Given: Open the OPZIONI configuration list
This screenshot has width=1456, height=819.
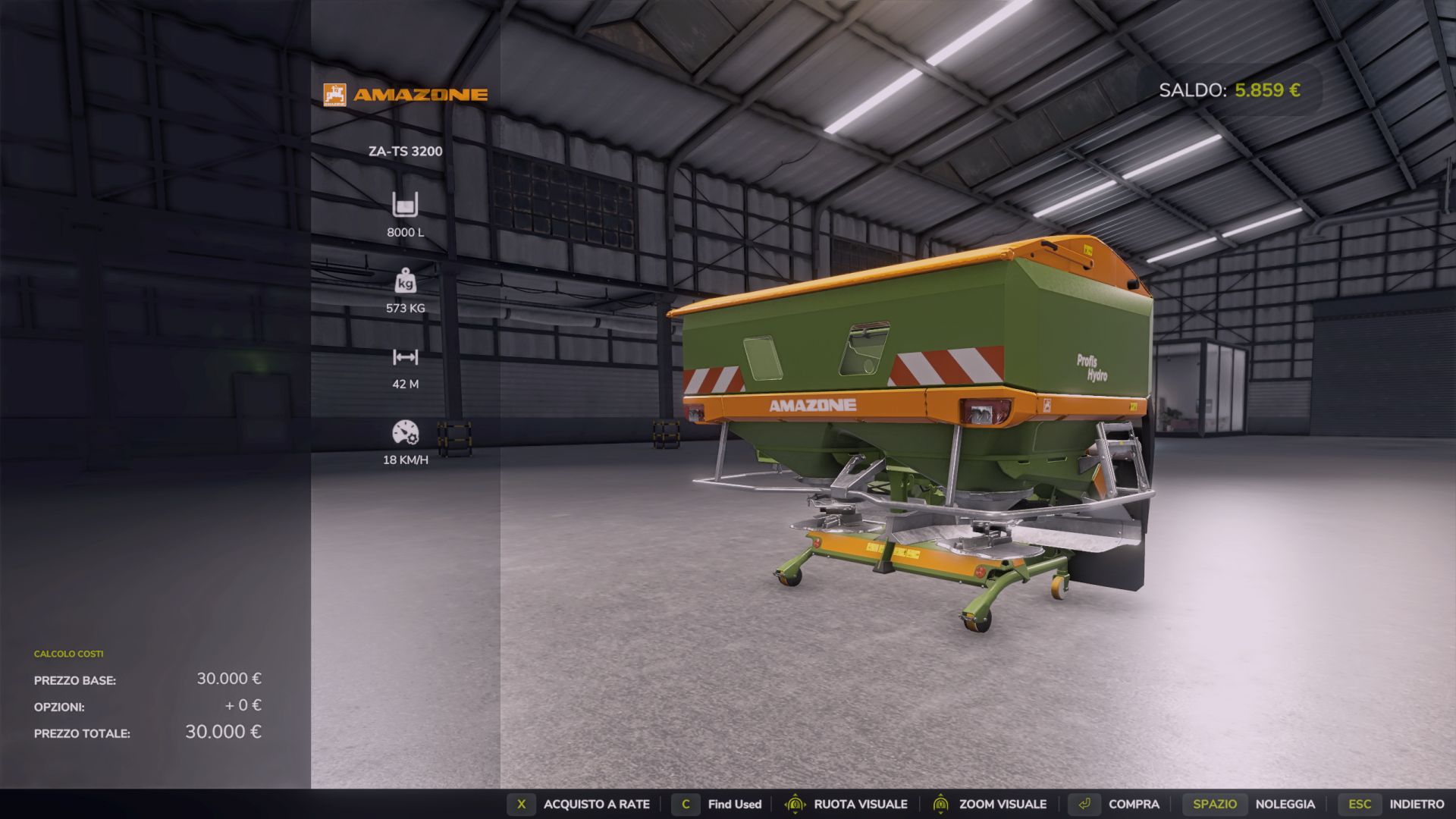Looking at the screenshot, I should (x=58, y=706).
